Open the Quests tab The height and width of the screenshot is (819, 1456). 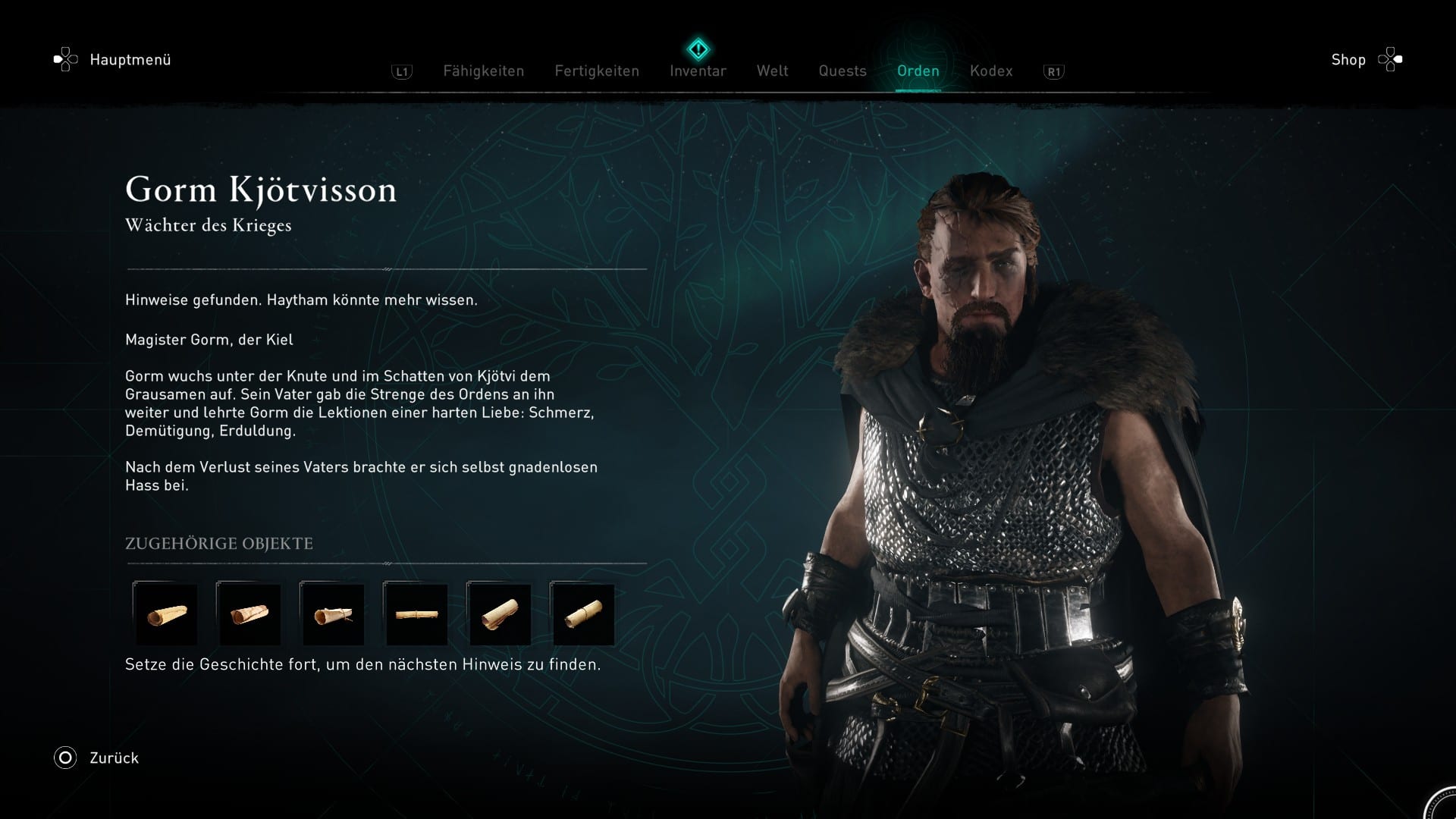(842, 71)
